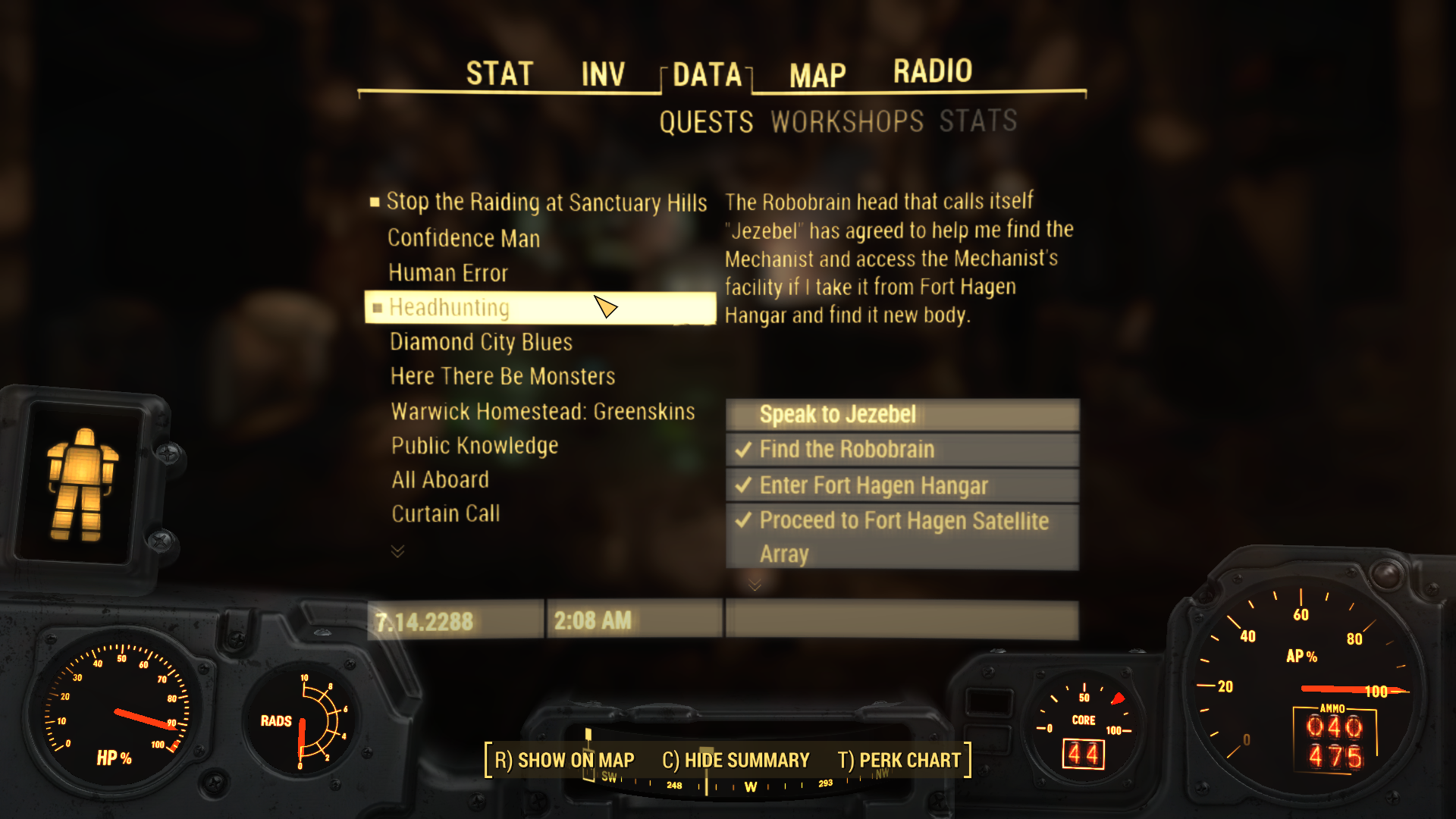Open the Public Knowledge quest entry

474,446
